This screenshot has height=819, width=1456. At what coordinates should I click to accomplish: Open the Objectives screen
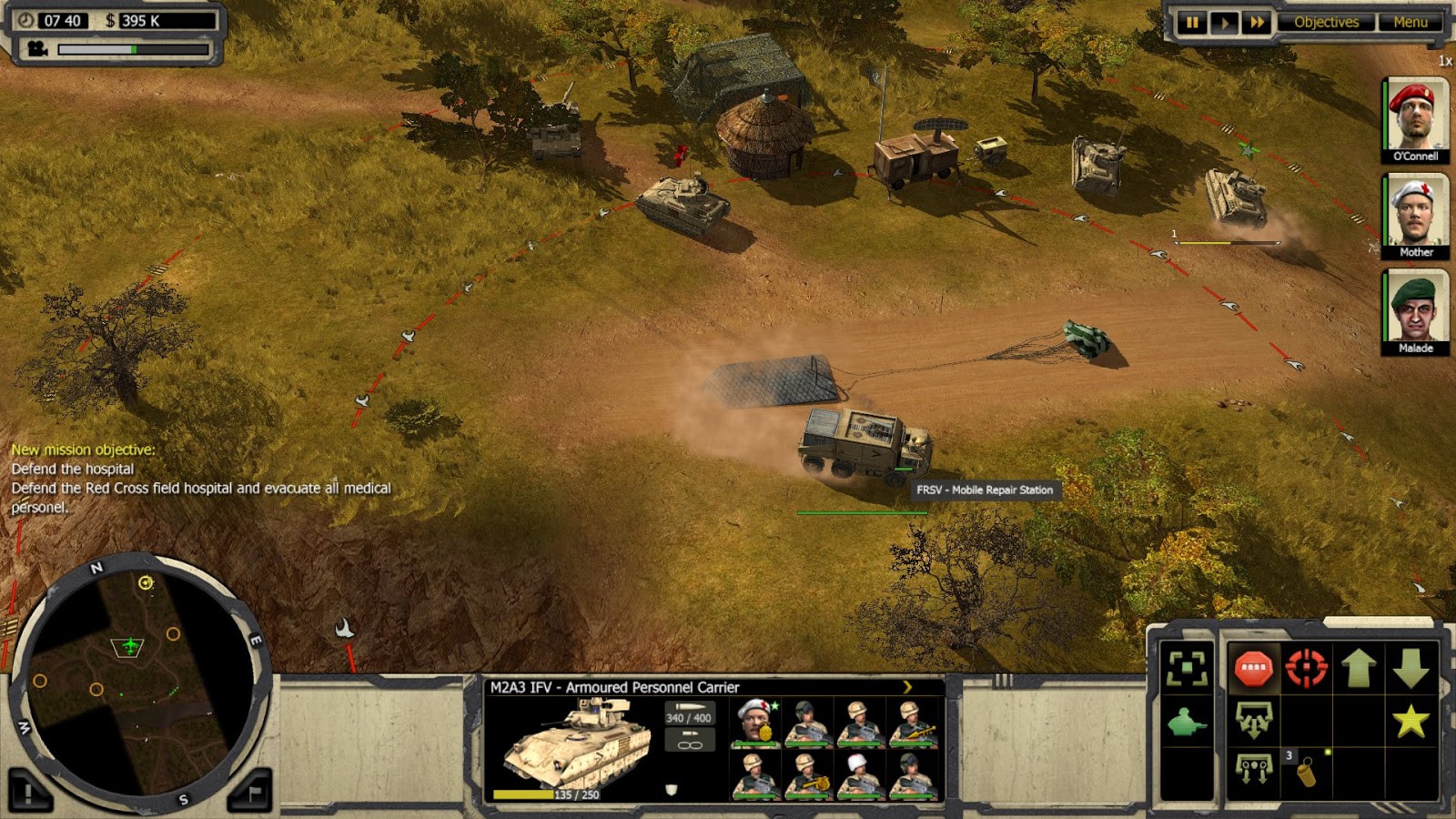point(1328,21)
